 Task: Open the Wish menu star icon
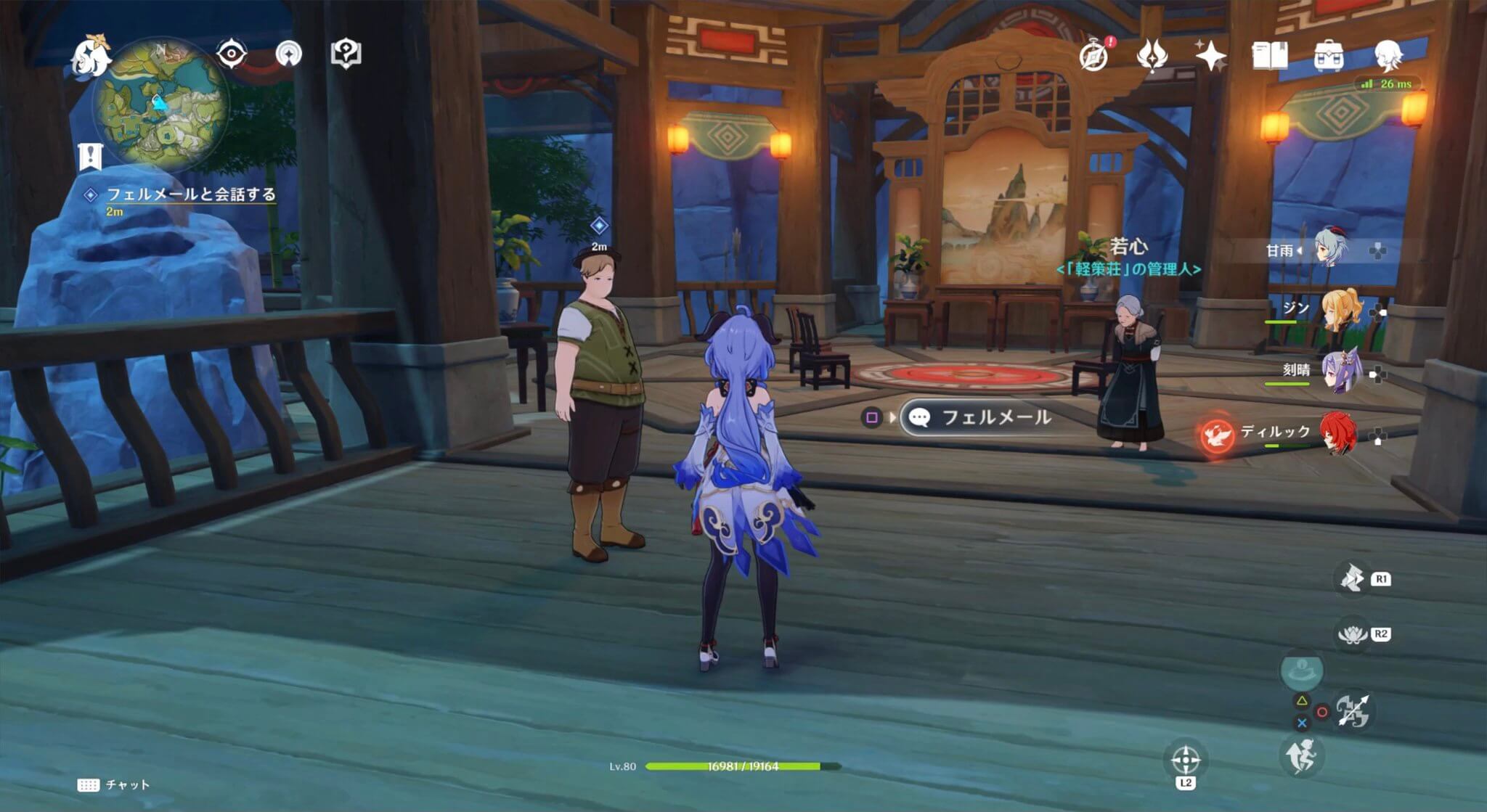[x=1209, y=56]
